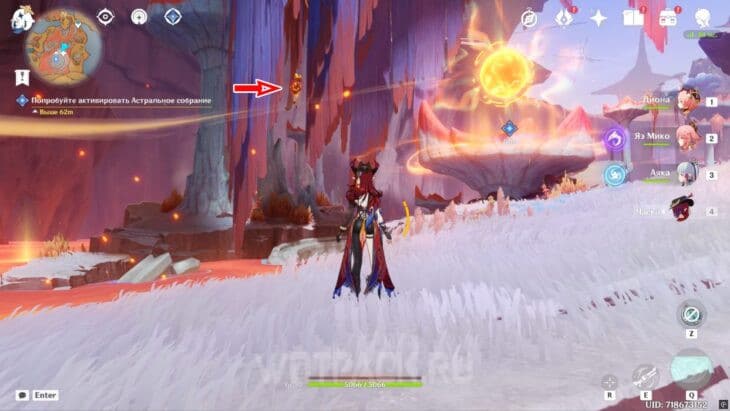Activate the elemental burst button
The width and height of the screenshot is (730, 411).
(692, 370)
